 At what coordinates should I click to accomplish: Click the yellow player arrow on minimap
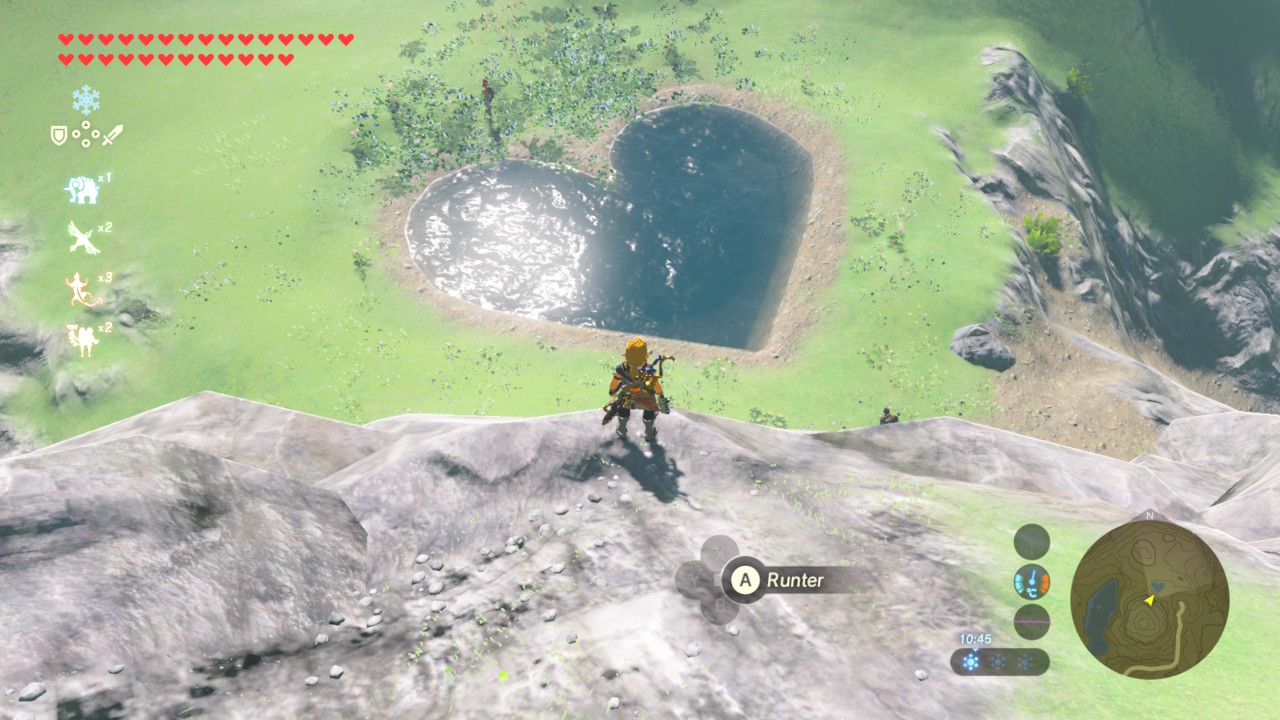point(1150,600)
